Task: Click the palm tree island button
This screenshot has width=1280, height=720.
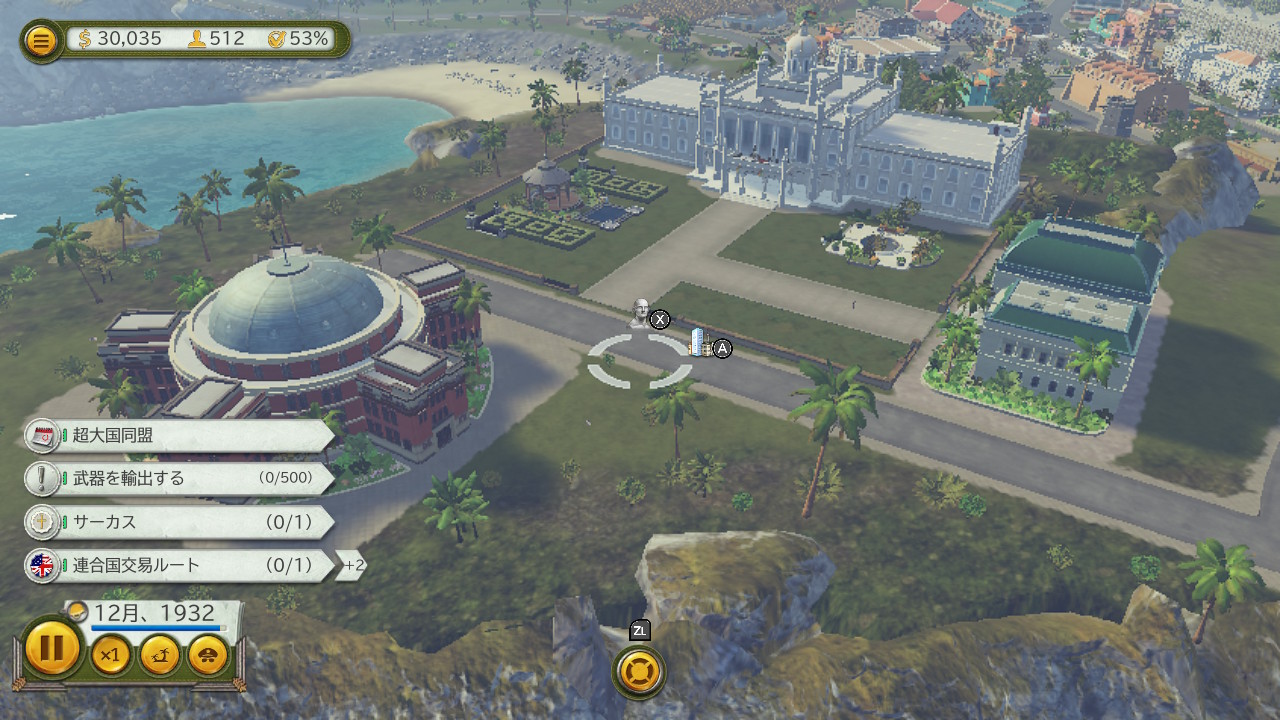Action: [x=160, y=655]
